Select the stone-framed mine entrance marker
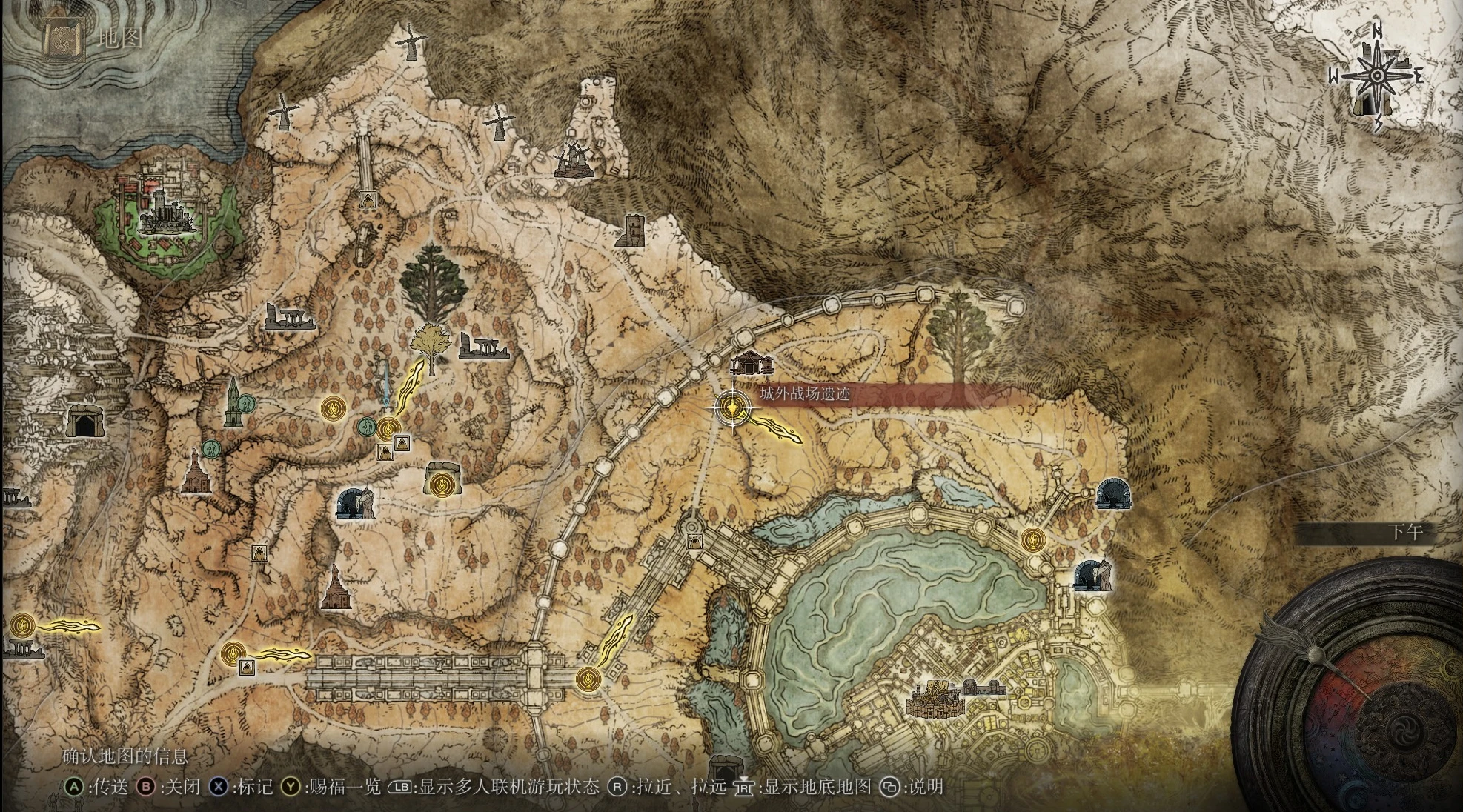Viewport: 1463px width, 812px height. (x=84, y=422)
